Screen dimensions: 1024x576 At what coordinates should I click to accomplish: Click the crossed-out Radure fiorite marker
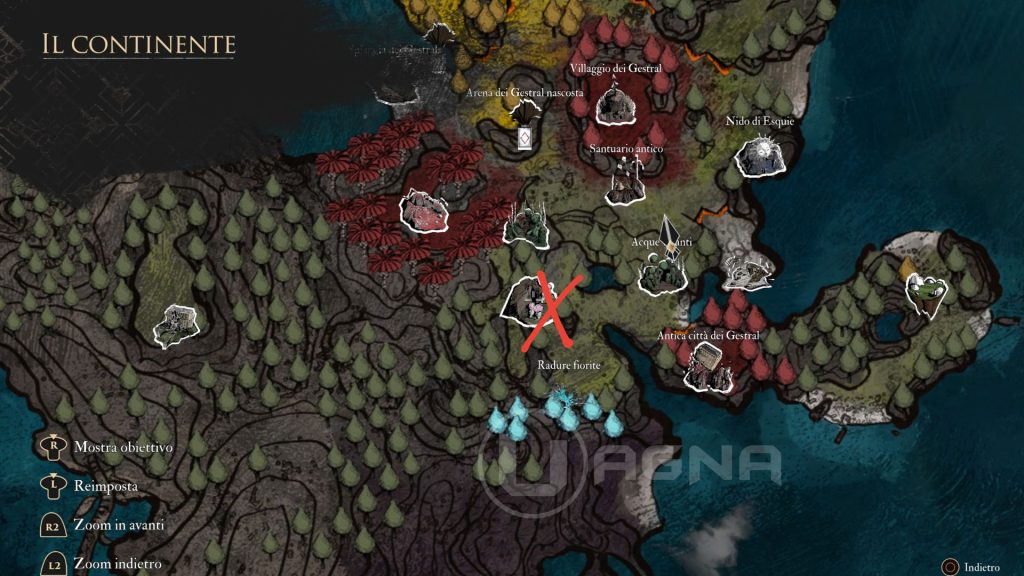click(534, 301)
